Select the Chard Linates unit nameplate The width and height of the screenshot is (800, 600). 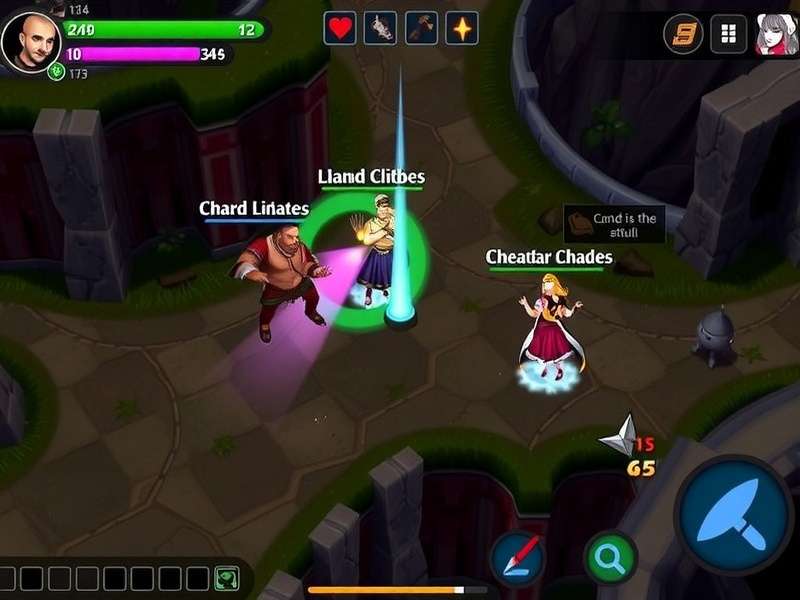[254, 209]
